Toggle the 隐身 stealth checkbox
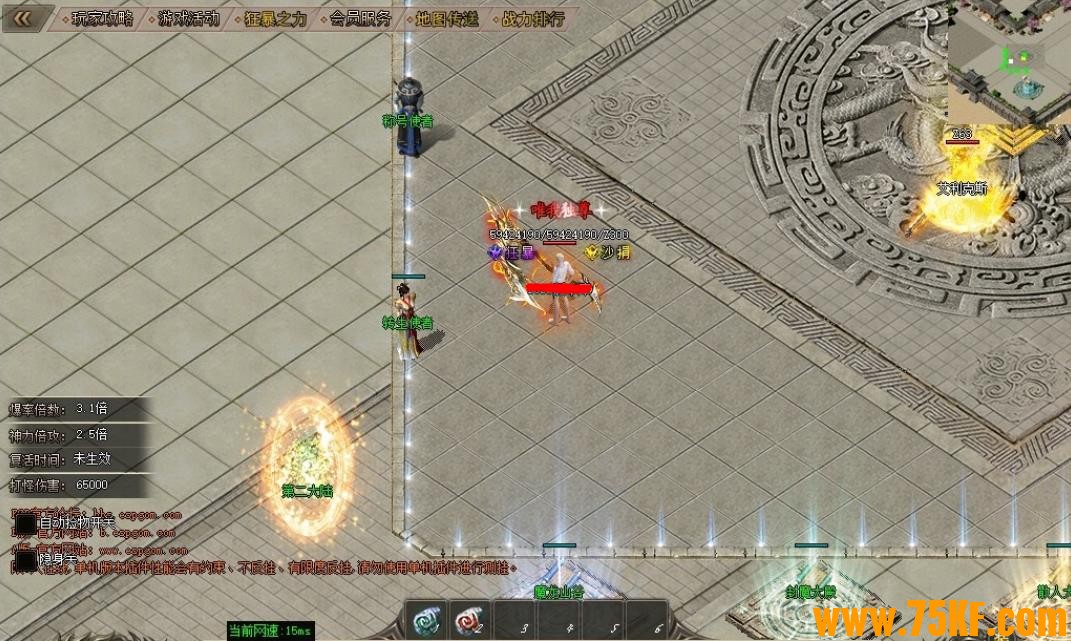The height and width of the screenshot is (641, 1071). click(25, 560)
